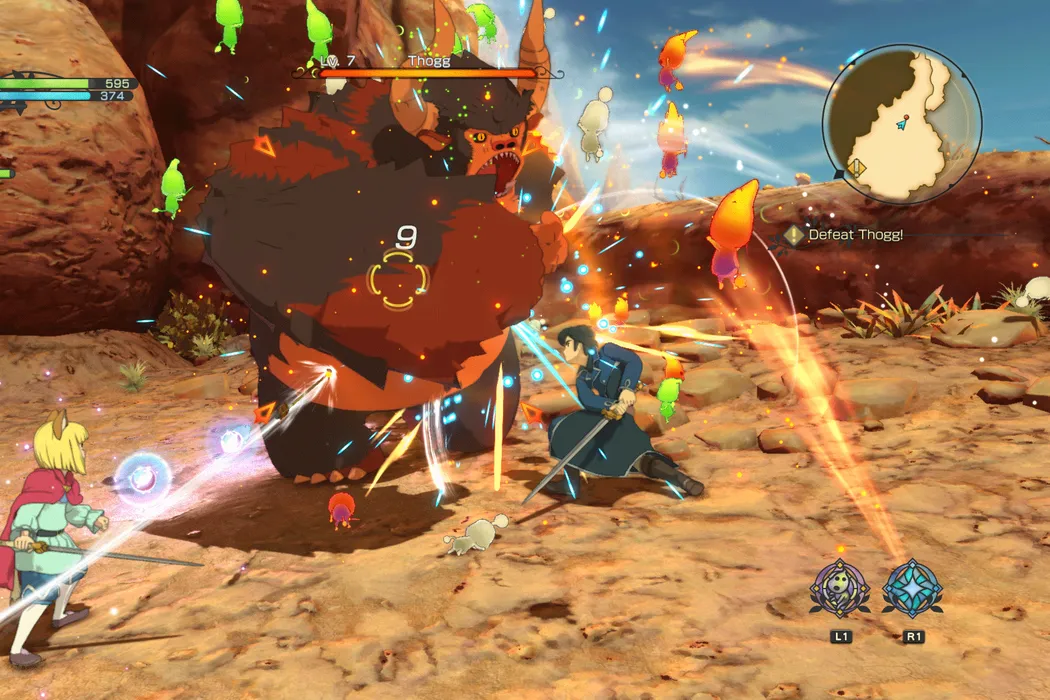
Task: Open the circular minimap
Action: pyautogui.click(x=902, y=124)
